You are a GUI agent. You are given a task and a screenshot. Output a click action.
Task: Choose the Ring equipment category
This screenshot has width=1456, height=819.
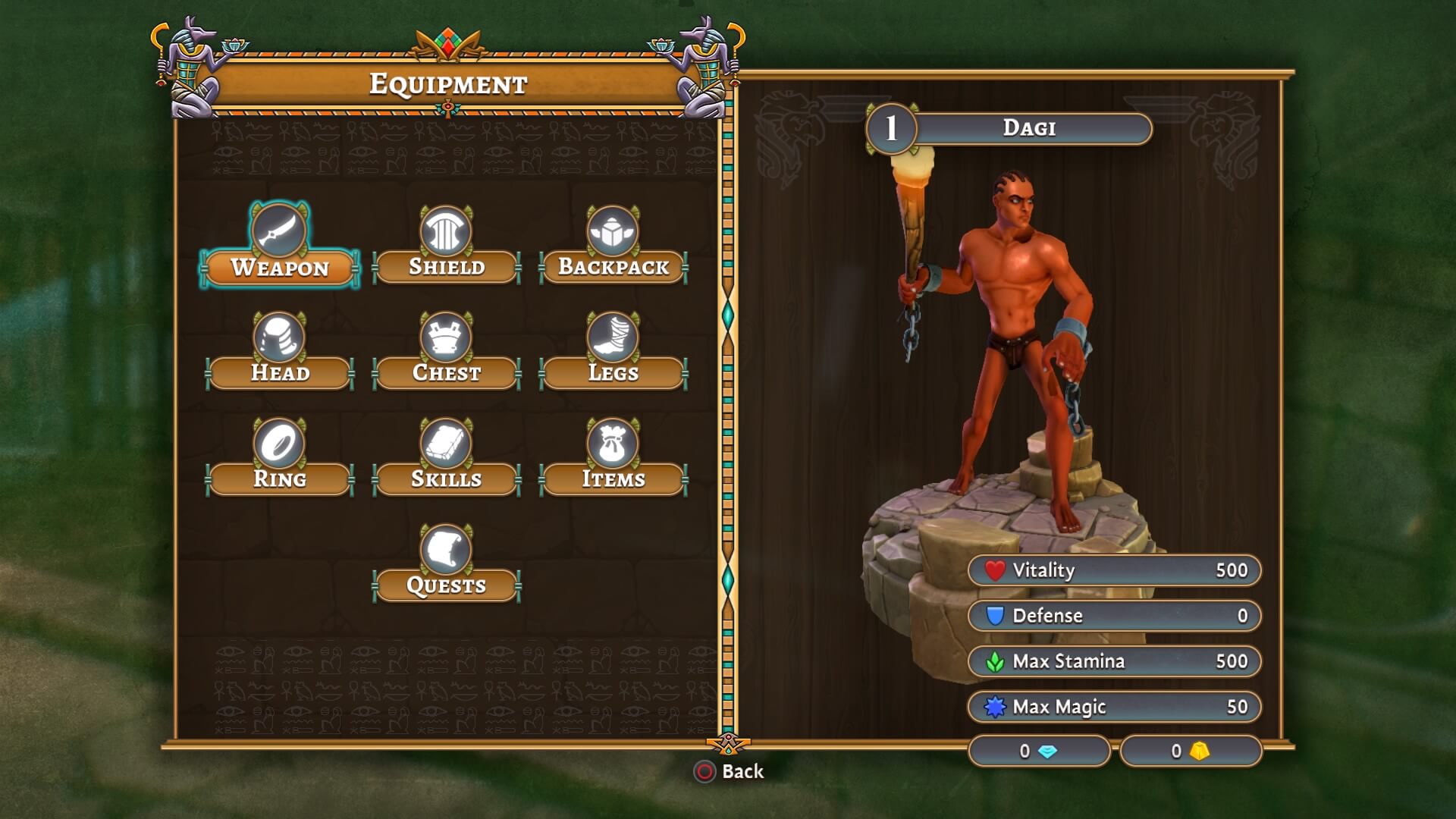coord(280,479)
